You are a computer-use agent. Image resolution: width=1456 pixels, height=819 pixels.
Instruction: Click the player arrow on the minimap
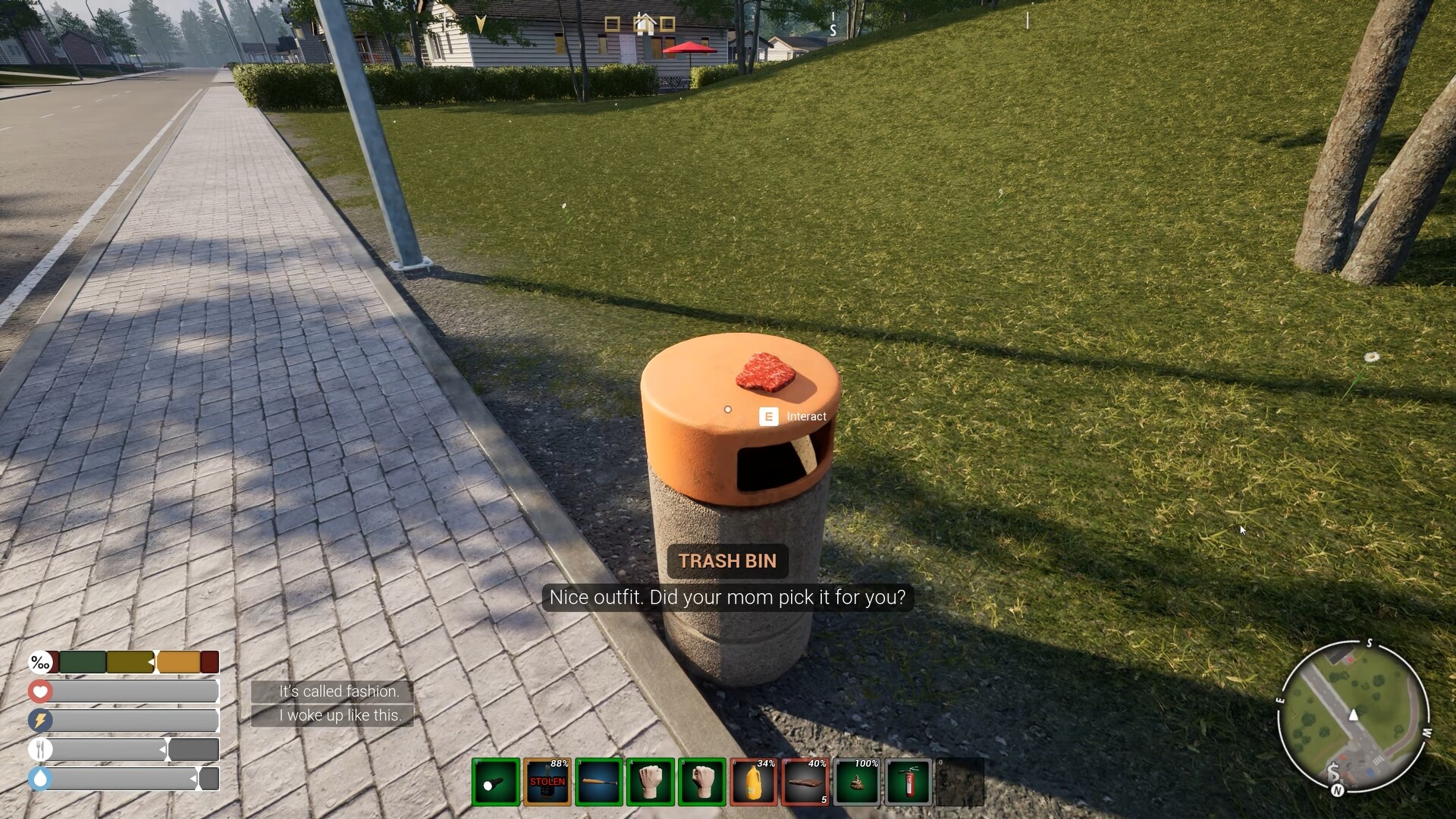[1352, 713]
